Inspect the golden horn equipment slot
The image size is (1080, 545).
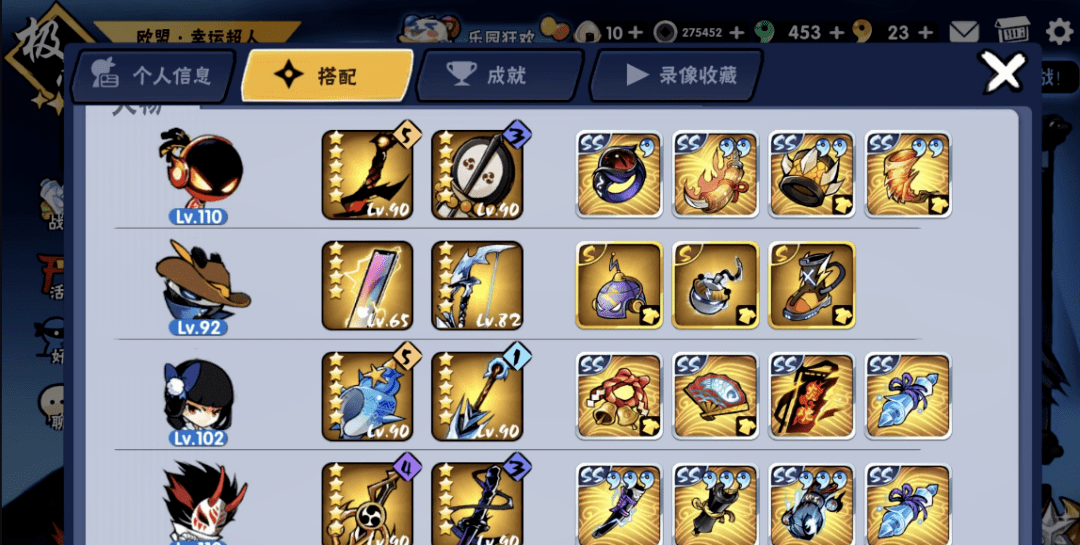pyautogui.click(x=907, y=176)
